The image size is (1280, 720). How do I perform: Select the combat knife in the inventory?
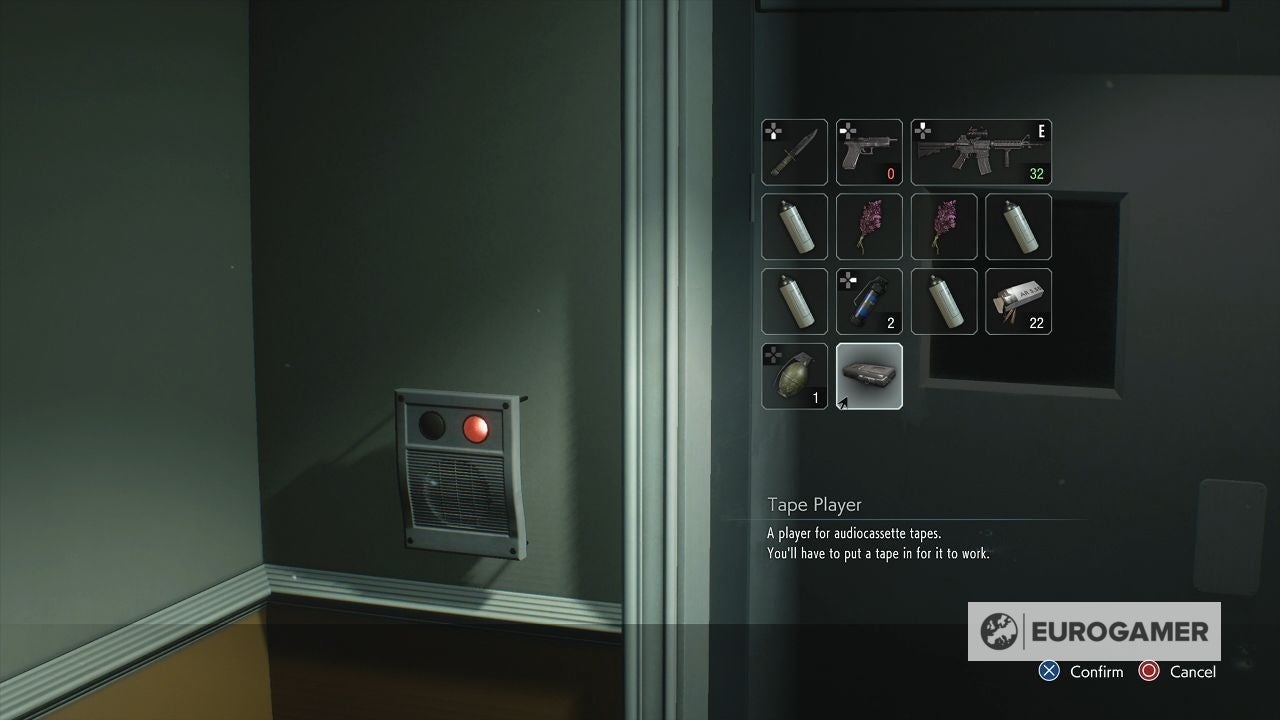pyautogui.click(x=794, y=152)
